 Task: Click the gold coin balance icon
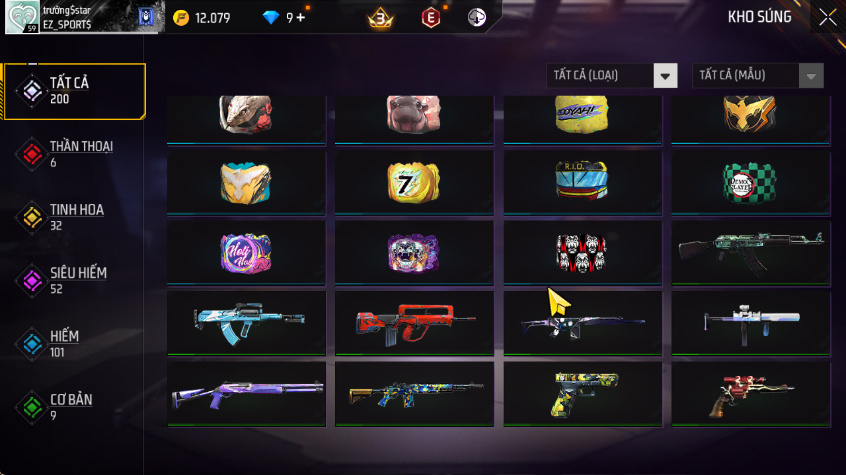(x=180, y=18)
